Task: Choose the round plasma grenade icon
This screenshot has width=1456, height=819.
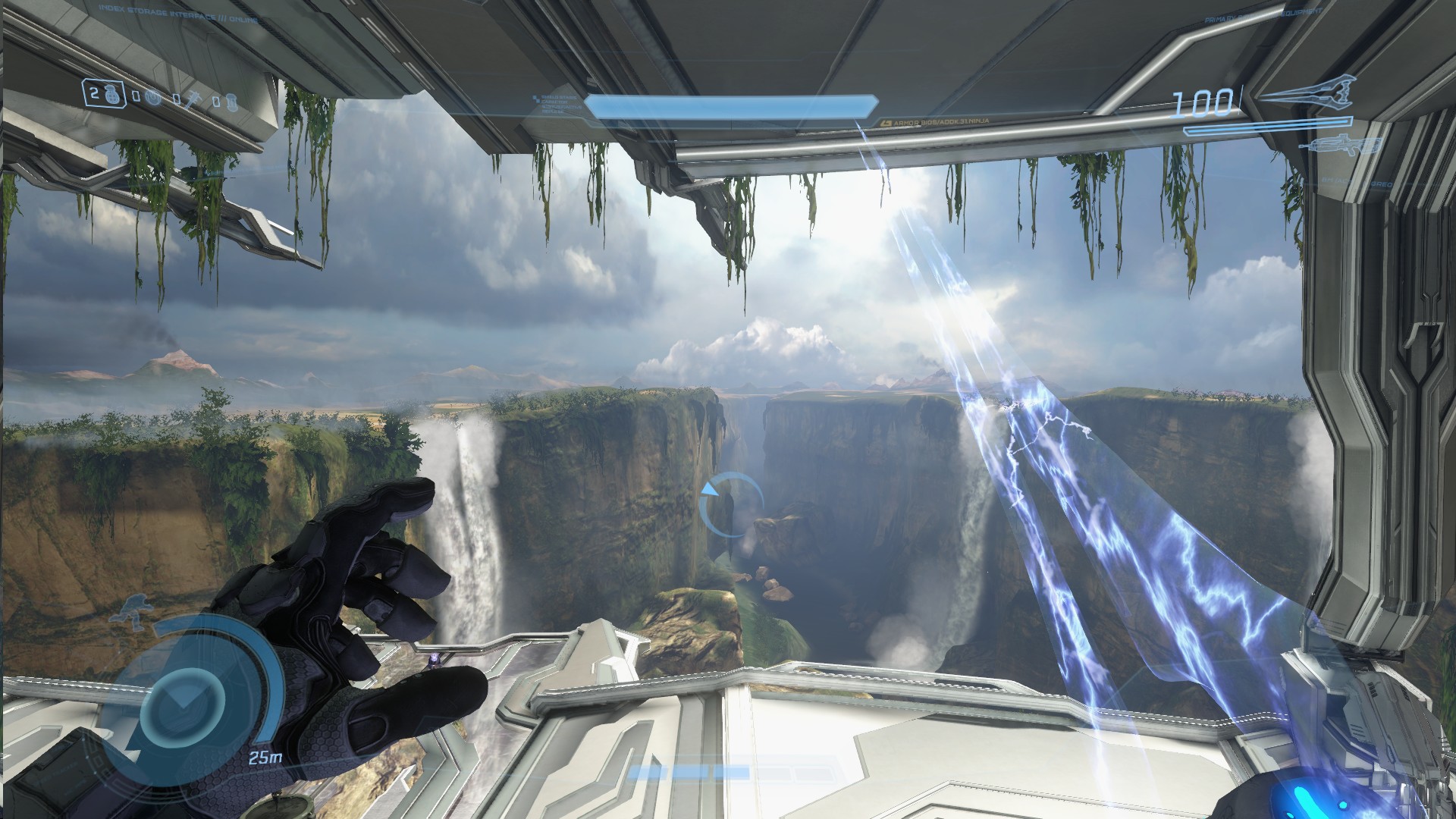Action: click(x=153, y=99)
